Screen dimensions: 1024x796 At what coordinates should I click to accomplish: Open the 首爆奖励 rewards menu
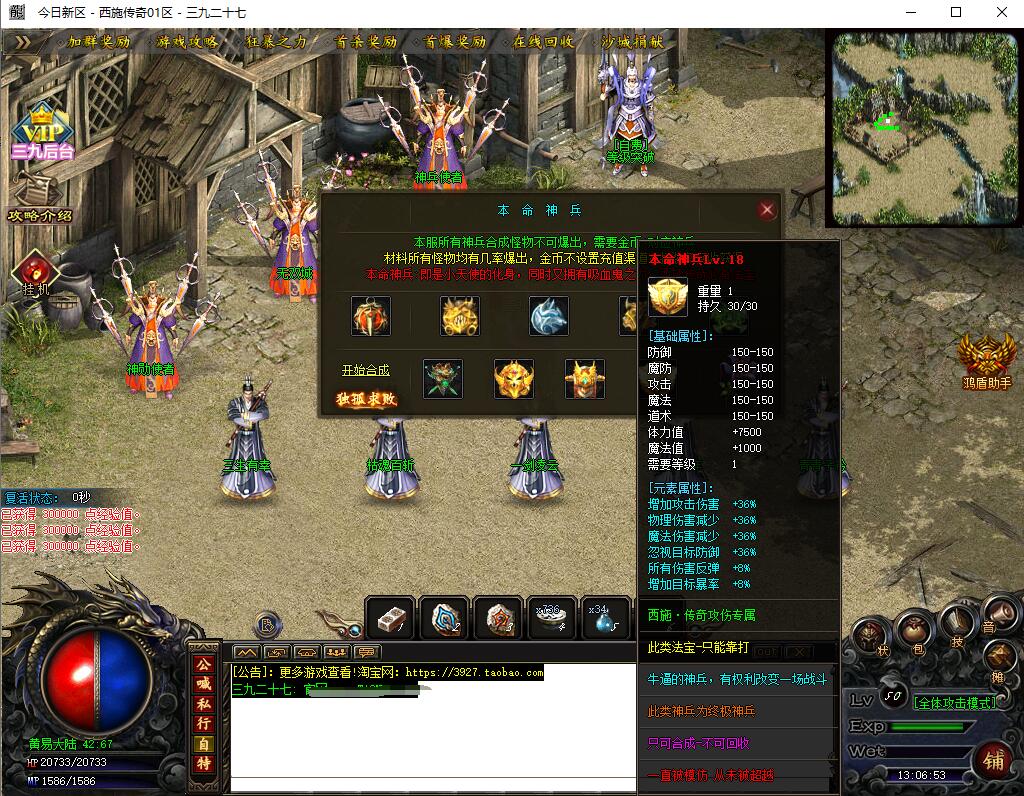pyautogui.click(x=455, y=42)
